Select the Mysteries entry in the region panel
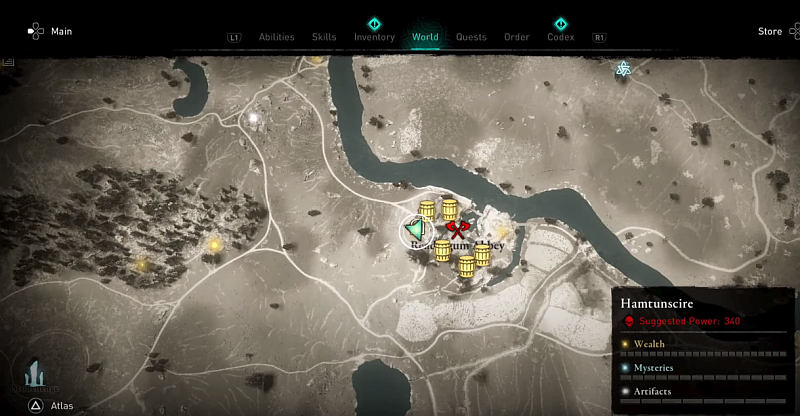The width and height of the screenshot is (800, 416). pos(654,367)
